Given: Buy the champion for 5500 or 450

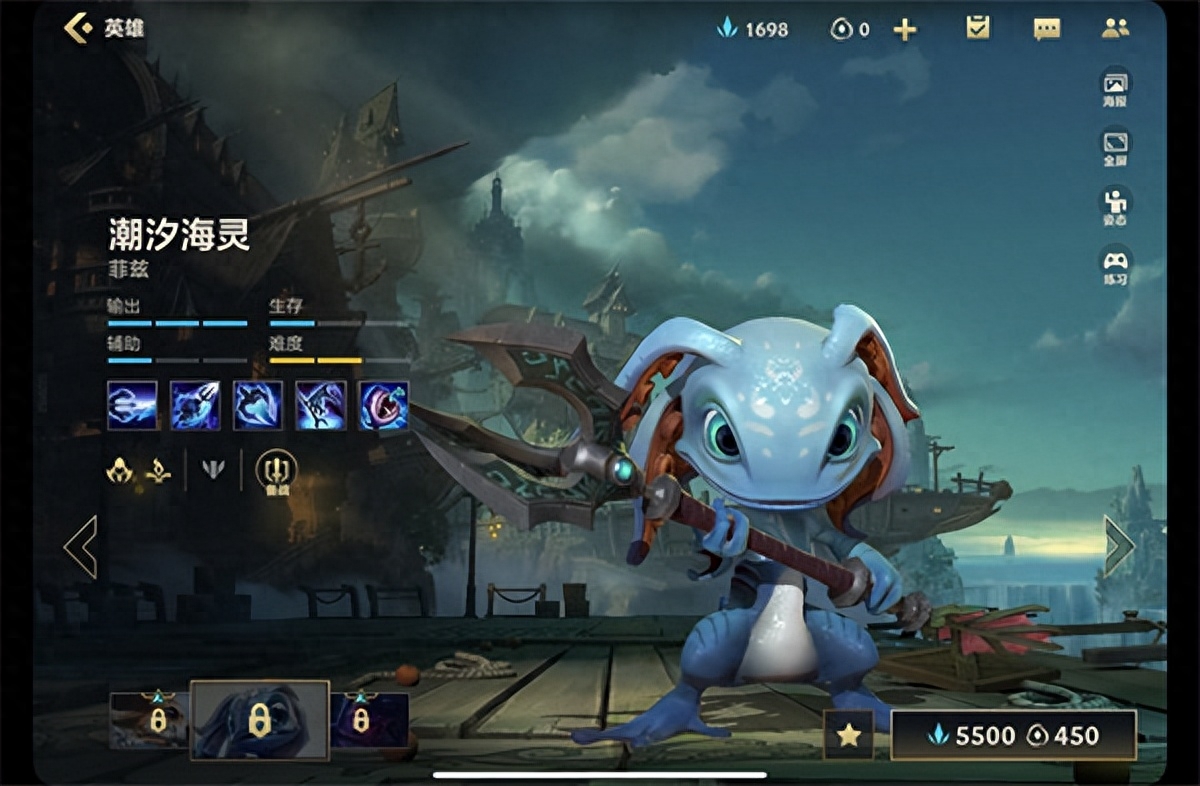Looking at the screenshot, I should [x=1014, y=735].
